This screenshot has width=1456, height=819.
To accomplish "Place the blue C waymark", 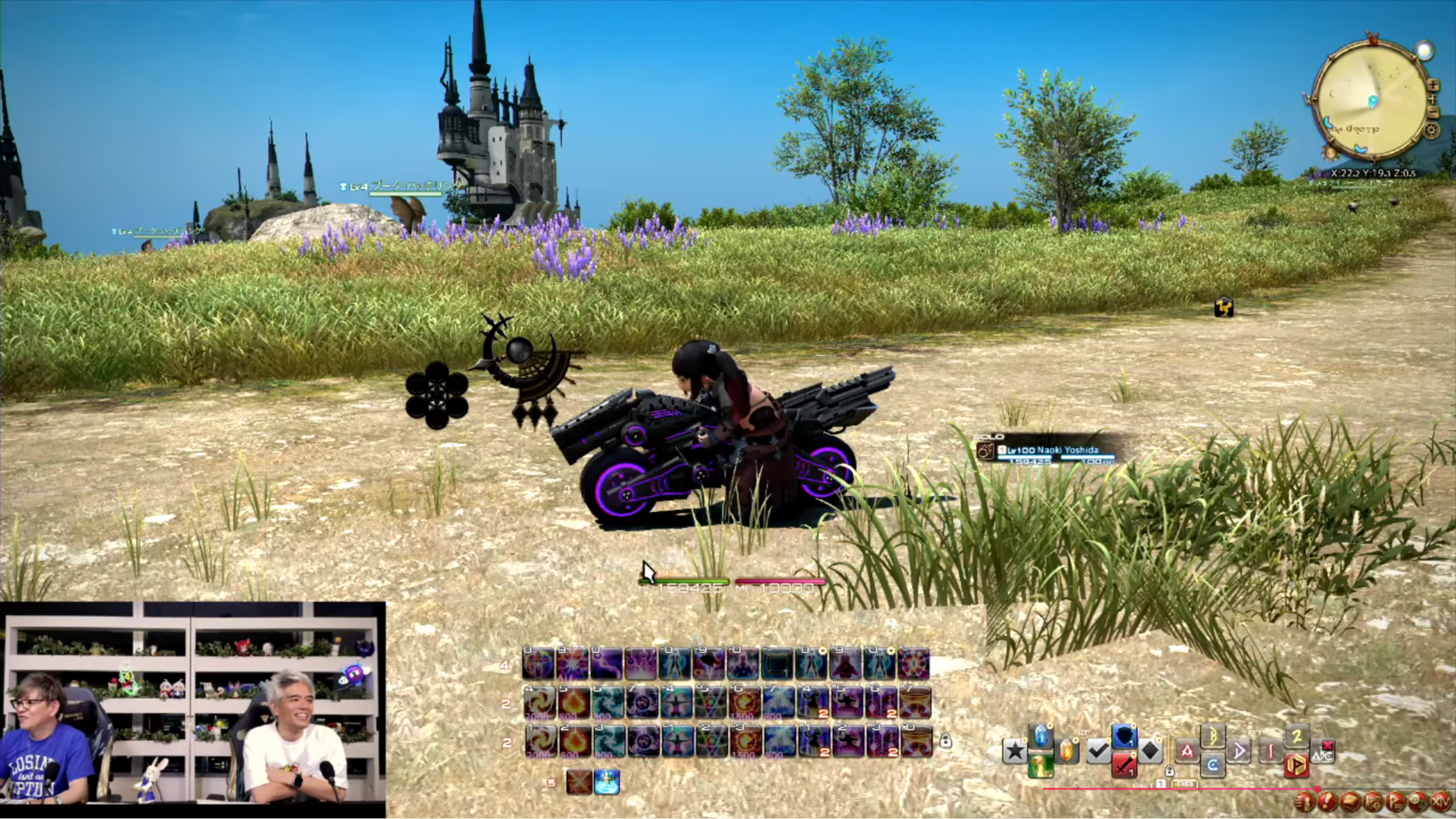I will coord(1213,766).
